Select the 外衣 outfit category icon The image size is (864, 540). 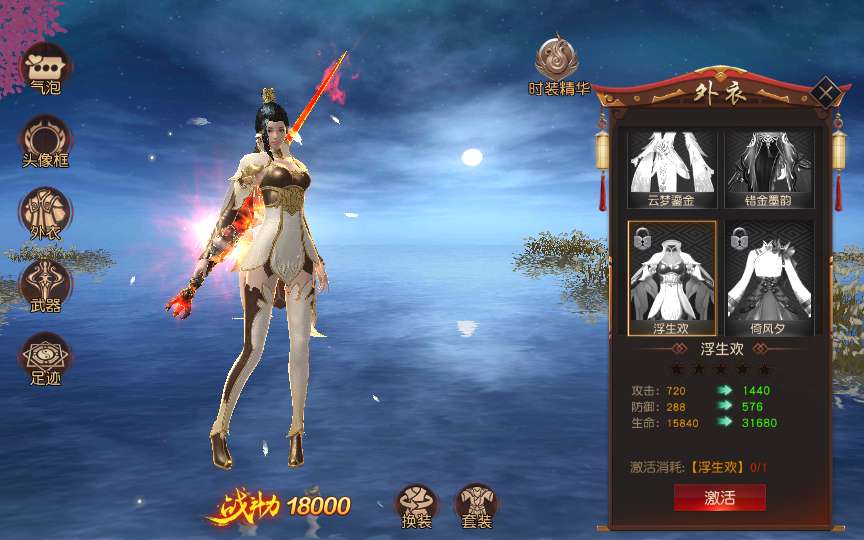point(45,211)
